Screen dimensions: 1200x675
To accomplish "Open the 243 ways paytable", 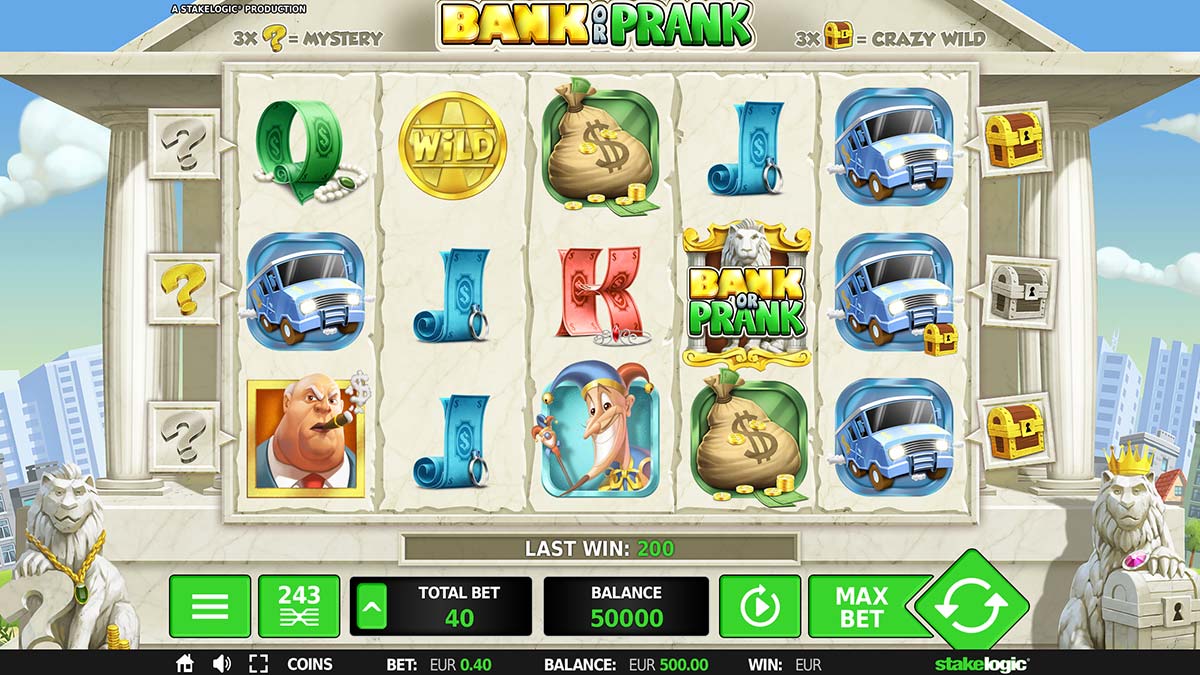I will point(299,606).
